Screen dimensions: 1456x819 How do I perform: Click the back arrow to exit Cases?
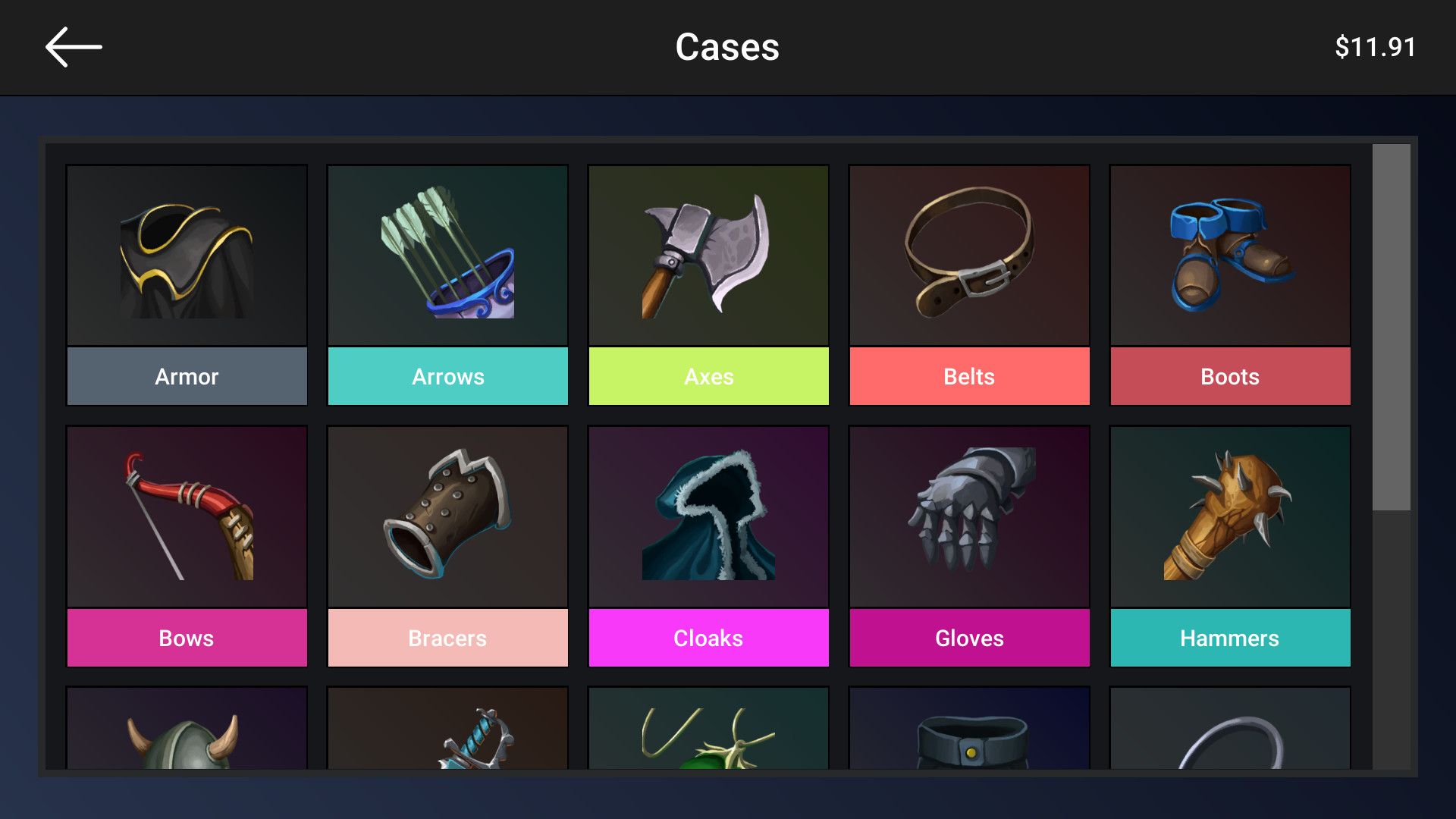pyautogui.click(x=73, y=46)
